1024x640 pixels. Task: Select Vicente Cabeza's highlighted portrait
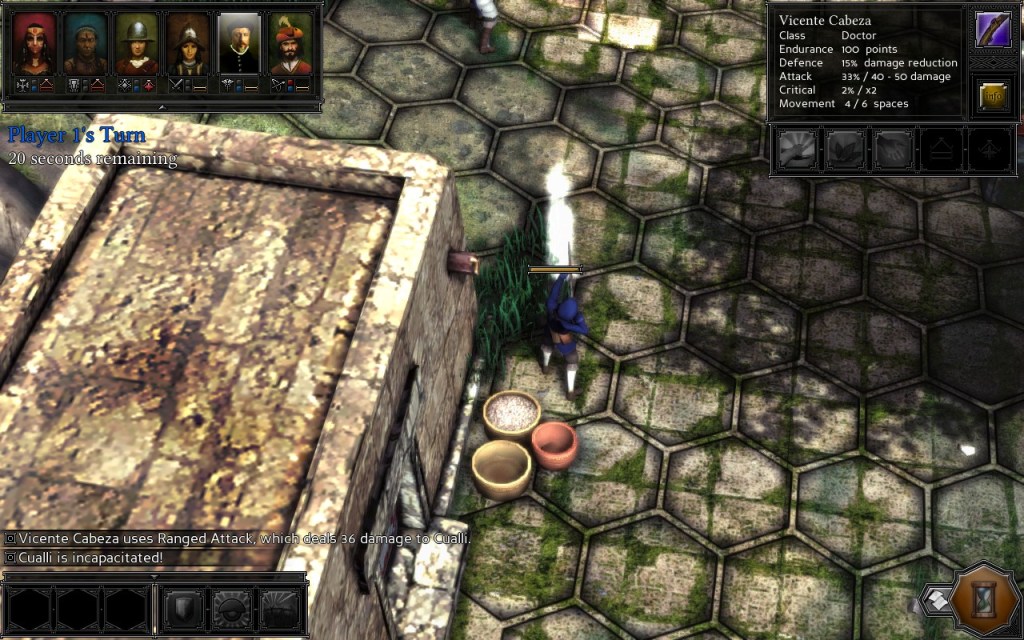coord(239,44)
